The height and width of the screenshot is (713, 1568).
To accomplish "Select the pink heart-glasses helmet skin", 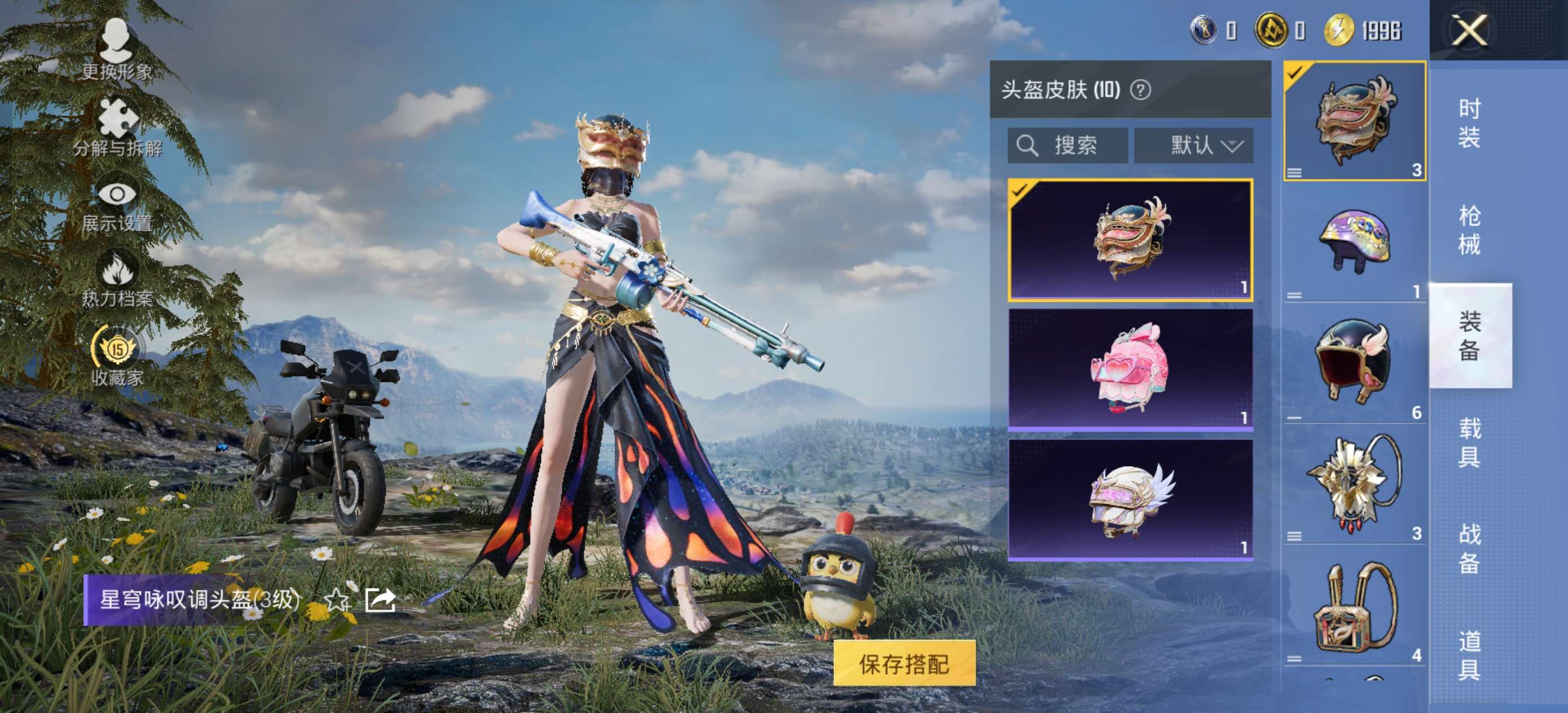I will 1130,369.
